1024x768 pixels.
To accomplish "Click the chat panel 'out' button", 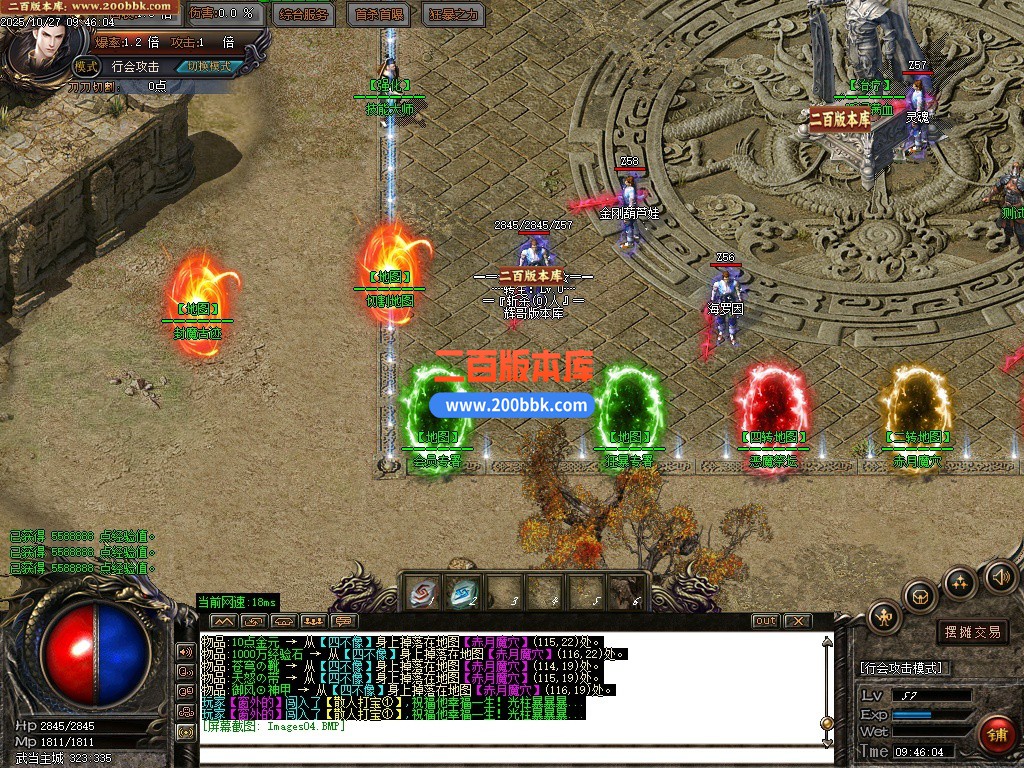I will pyautogui.click(x=765, y=621).
